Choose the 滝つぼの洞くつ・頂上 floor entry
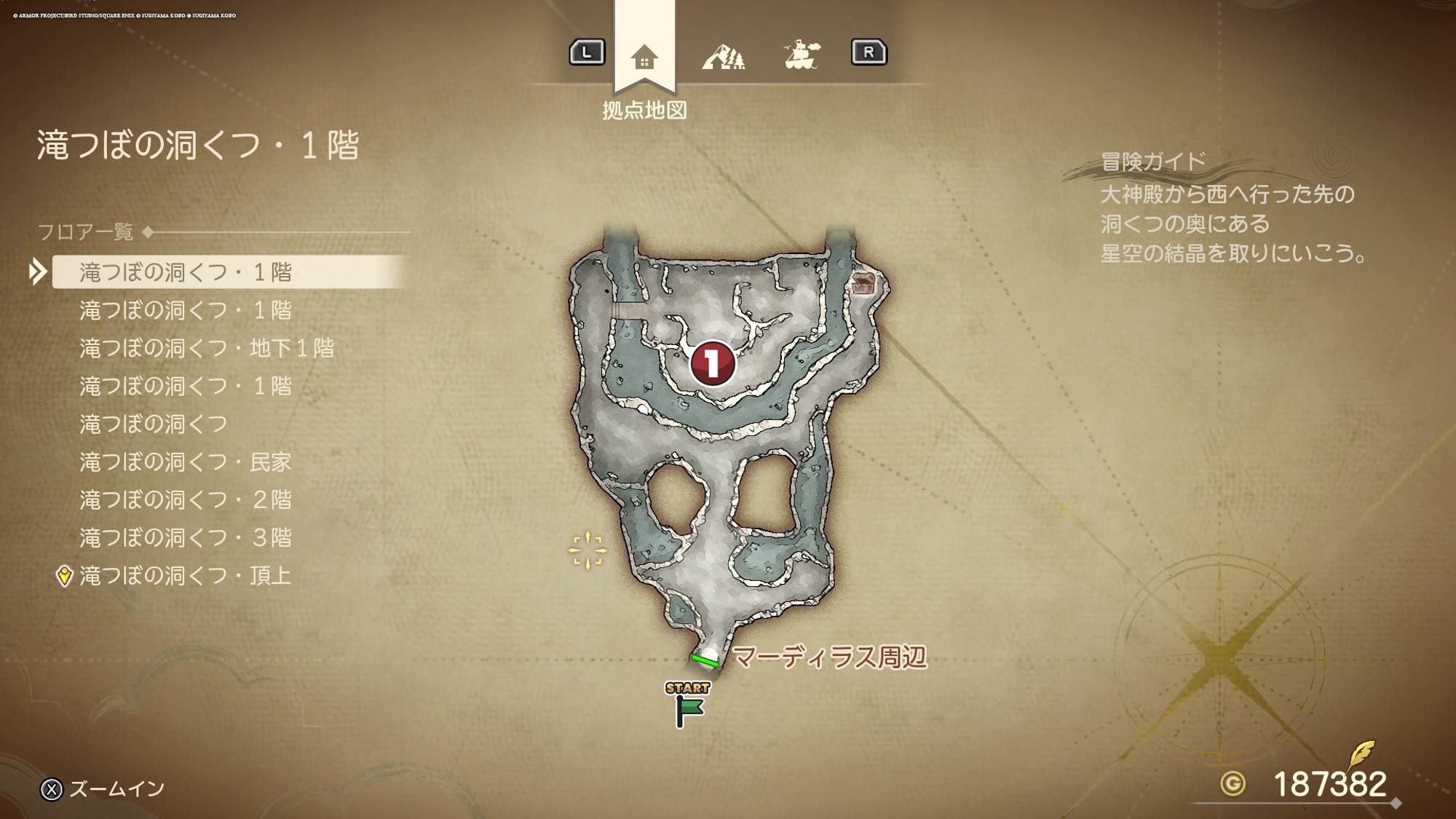 [x=186, y=576]
